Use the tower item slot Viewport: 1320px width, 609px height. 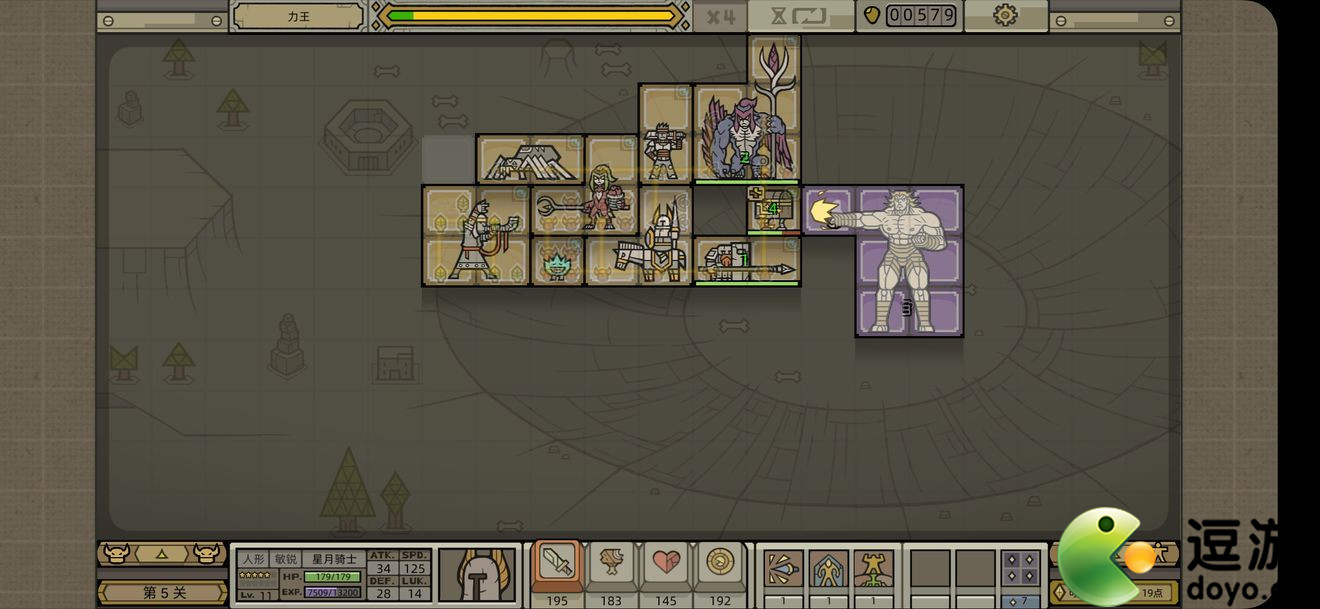pyautogui.click(x=873, y=569)
